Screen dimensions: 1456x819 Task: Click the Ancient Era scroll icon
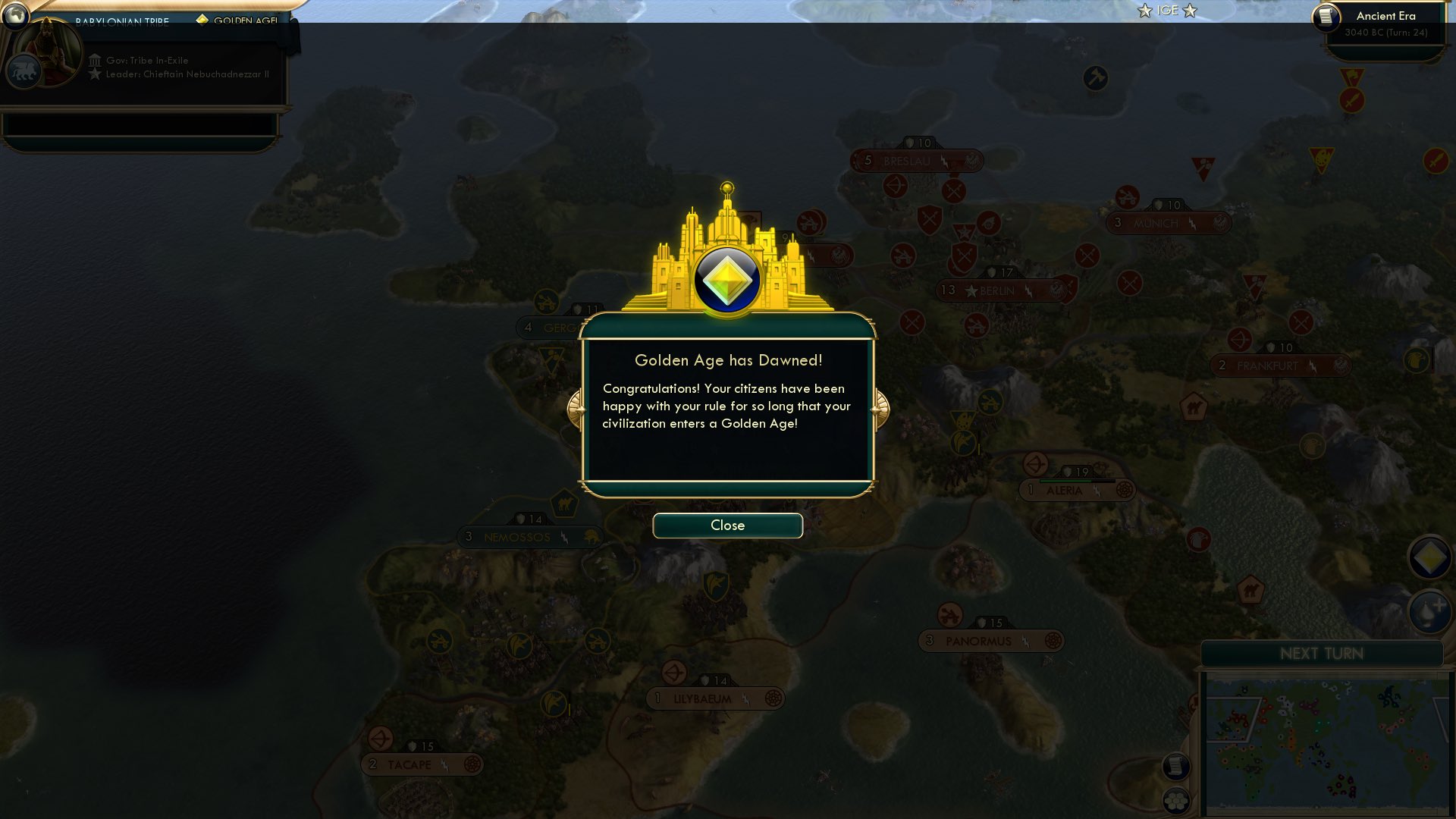1328,19
